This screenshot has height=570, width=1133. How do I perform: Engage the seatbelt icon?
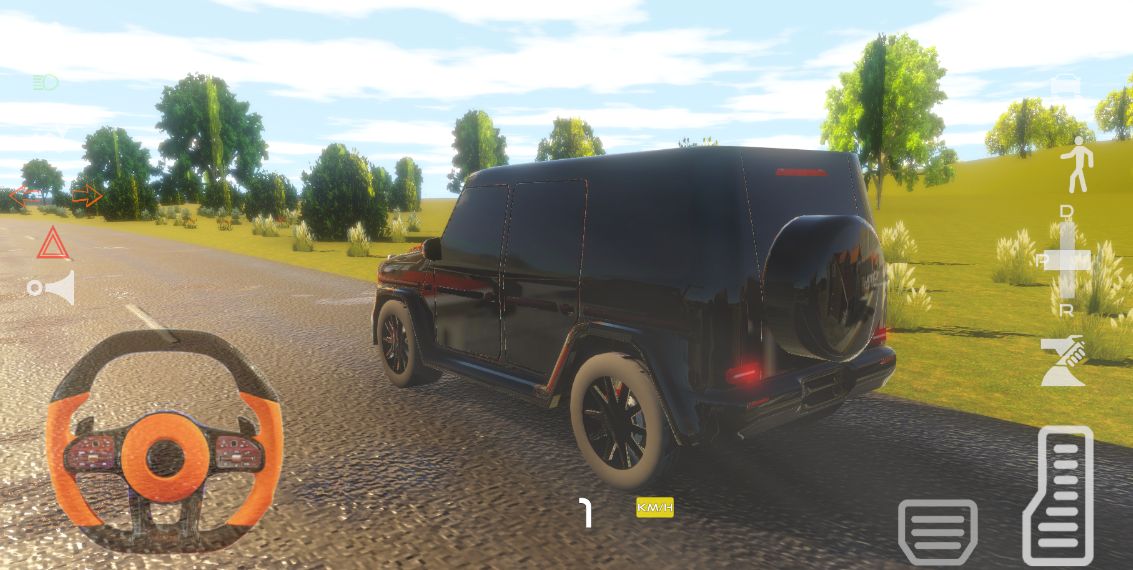1062,361
